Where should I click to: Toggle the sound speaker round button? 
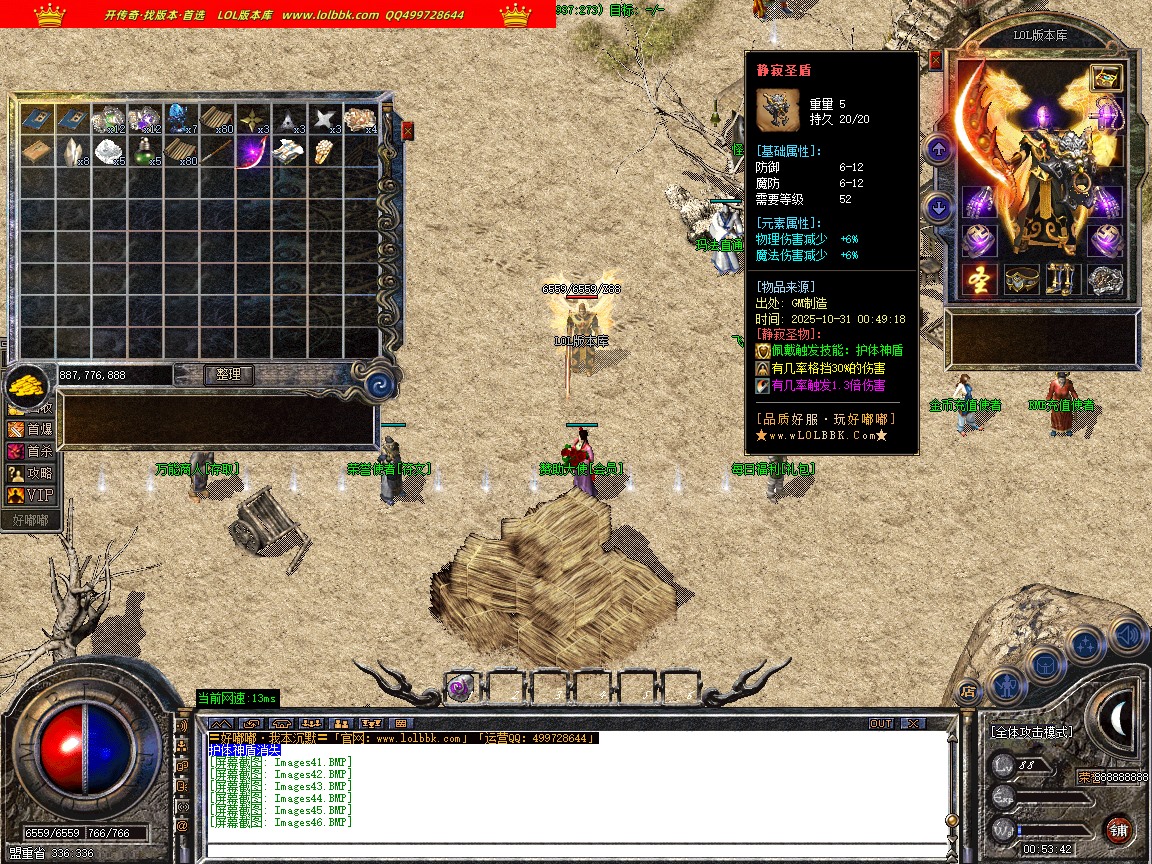click(1128, 633)
